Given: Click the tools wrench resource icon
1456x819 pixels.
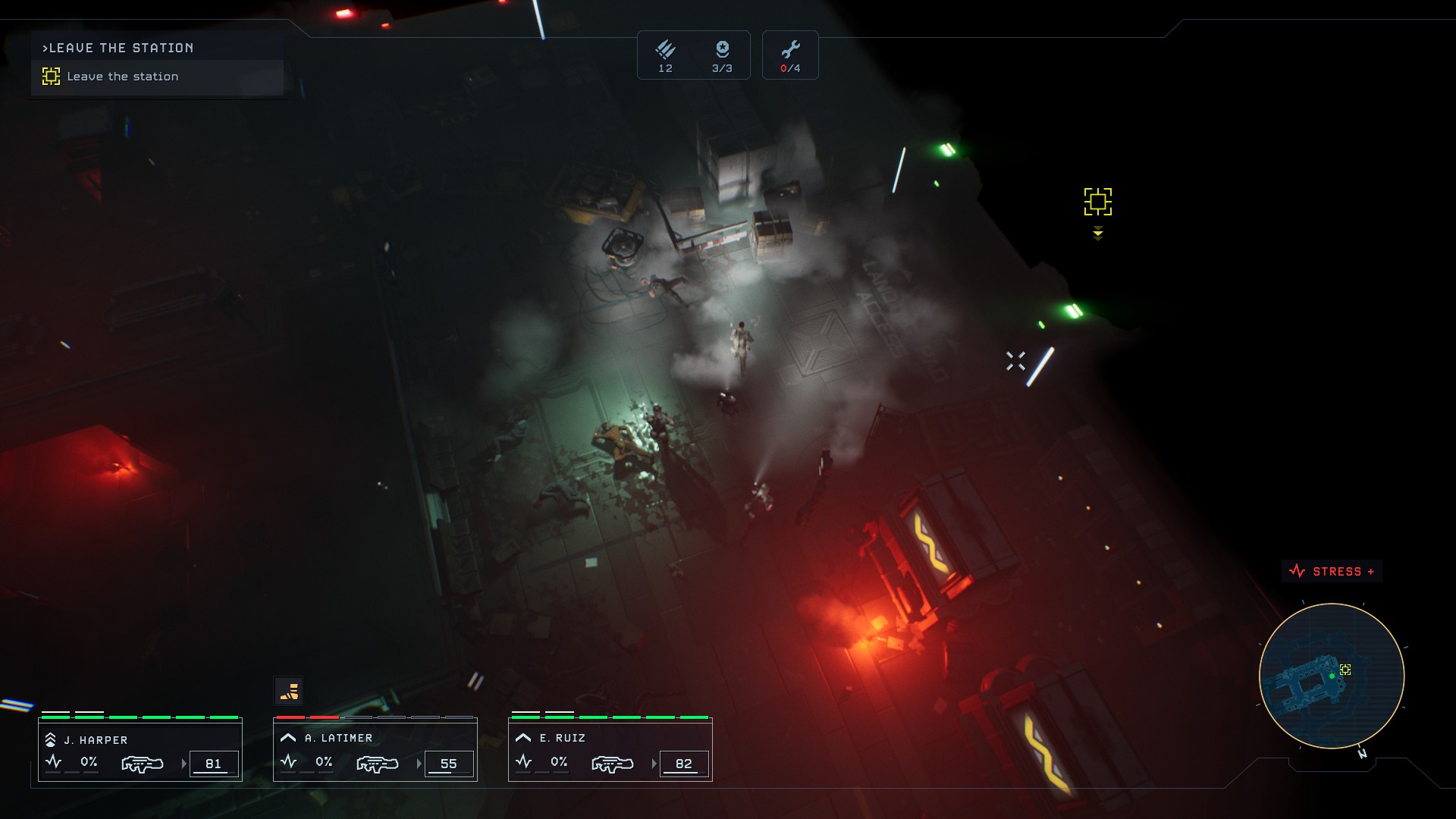Looking at the screenshot, I should [790, 50].
